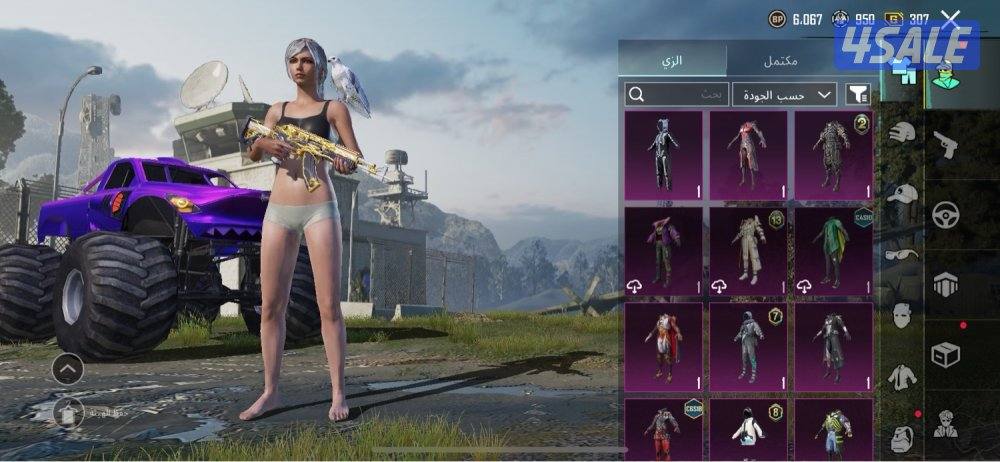Expand the round up-arrow button

(x=67, y=370)
